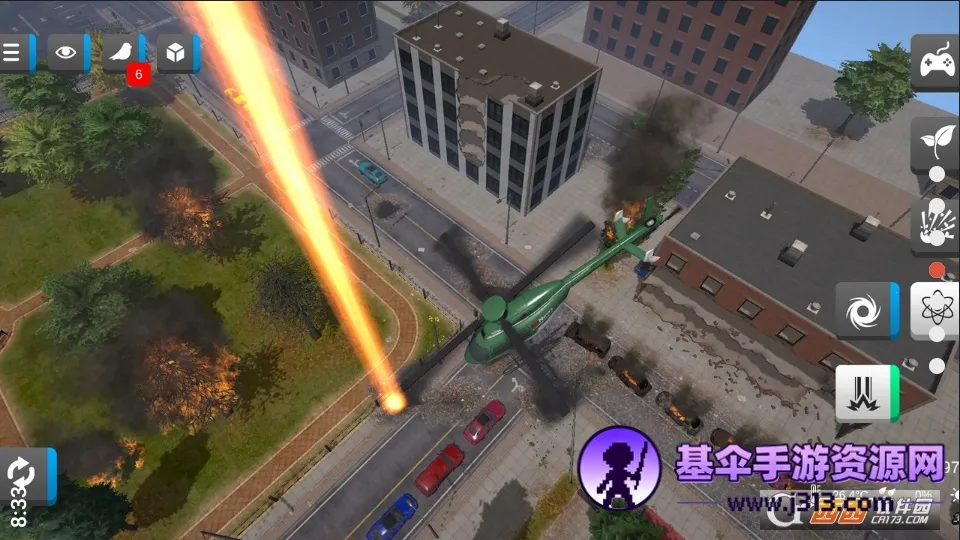Open the gamepad controls button
The image size is (960, 540).
point(936,62)
